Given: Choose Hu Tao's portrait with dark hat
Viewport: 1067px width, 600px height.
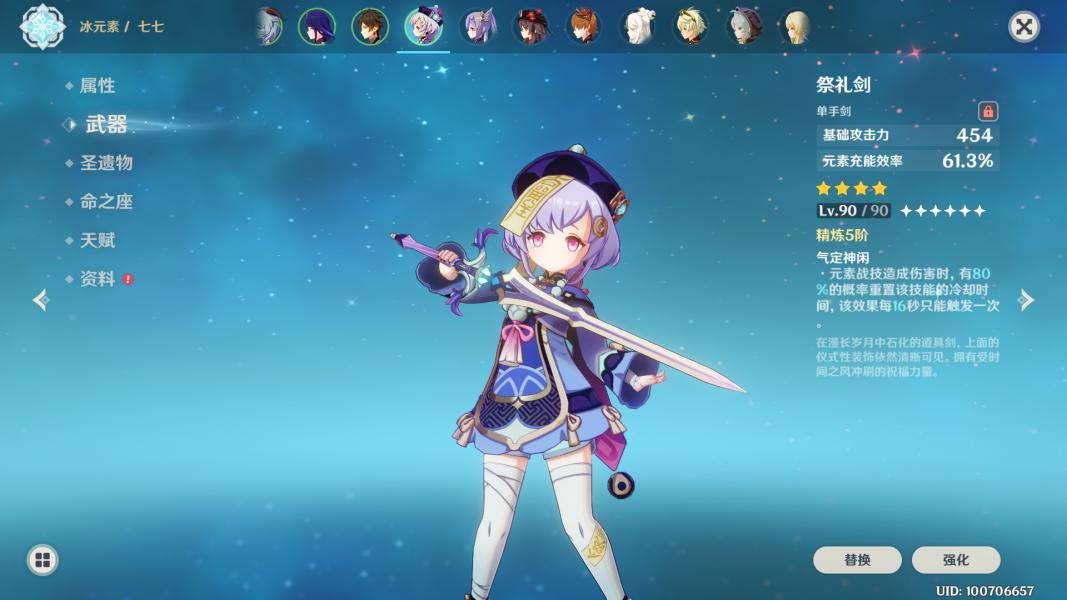Looking at the screenshot, I should (x=531, y=27).
